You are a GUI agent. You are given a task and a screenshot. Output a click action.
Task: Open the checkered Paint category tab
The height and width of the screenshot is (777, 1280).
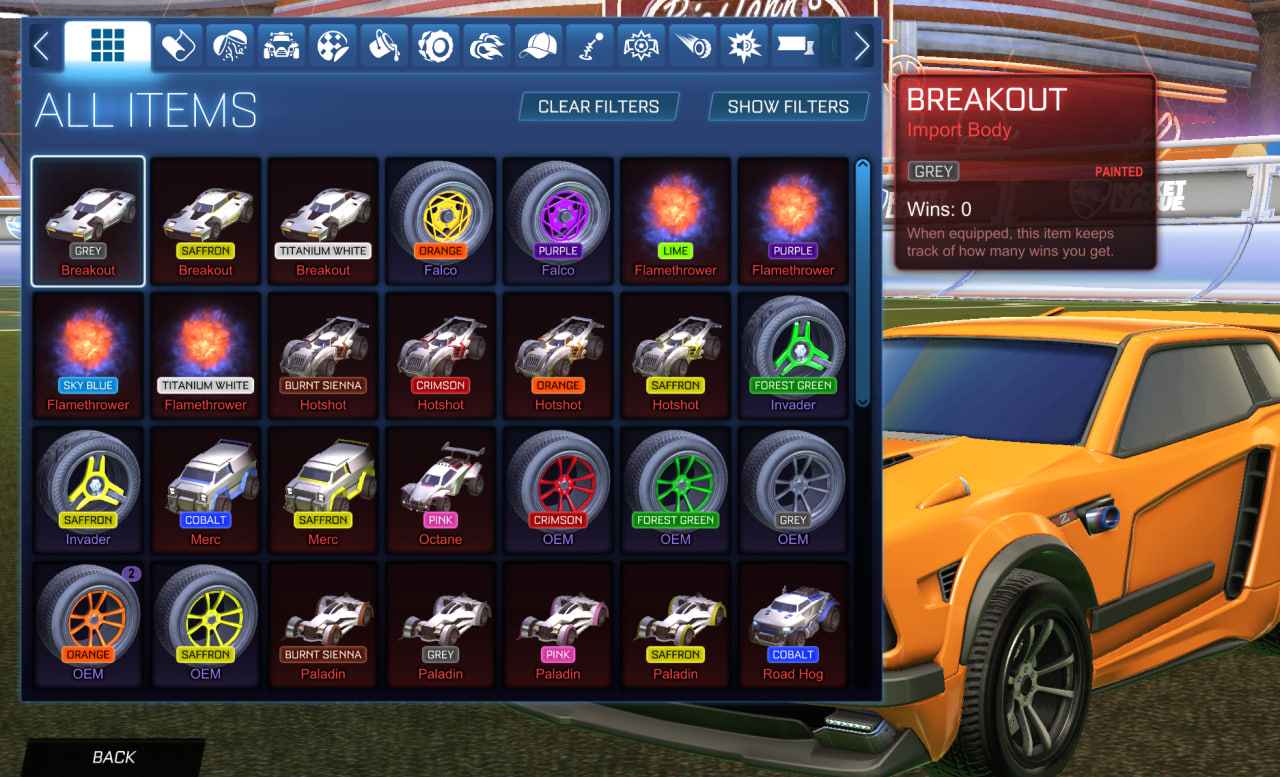point(333,45)
